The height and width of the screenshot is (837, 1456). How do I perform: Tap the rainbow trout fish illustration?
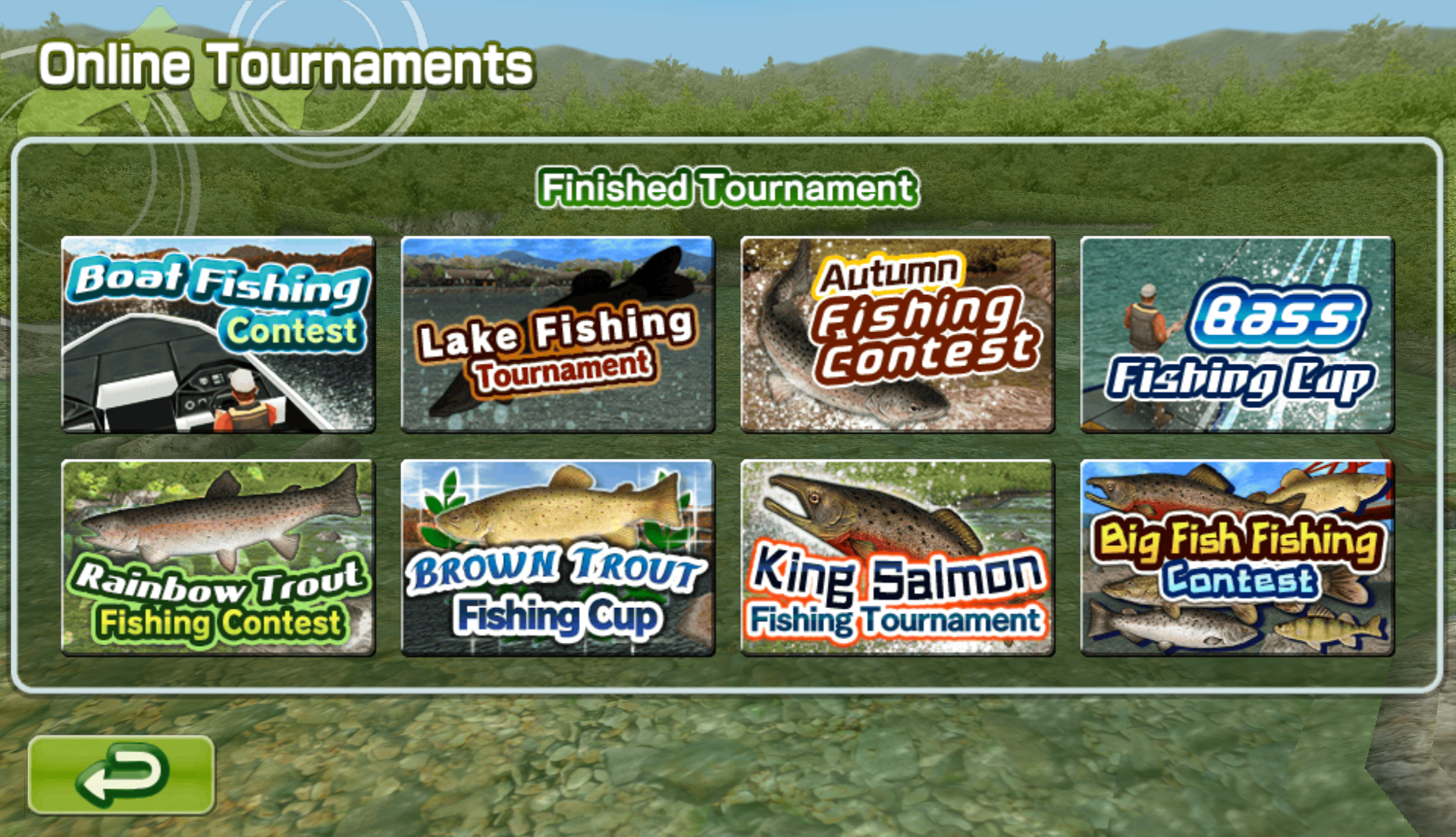(x=220, y=523)
